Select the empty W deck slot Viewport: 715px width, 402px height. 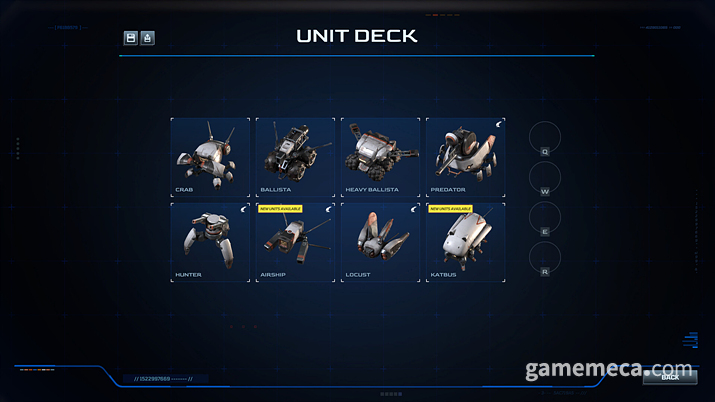pos(545,178)
